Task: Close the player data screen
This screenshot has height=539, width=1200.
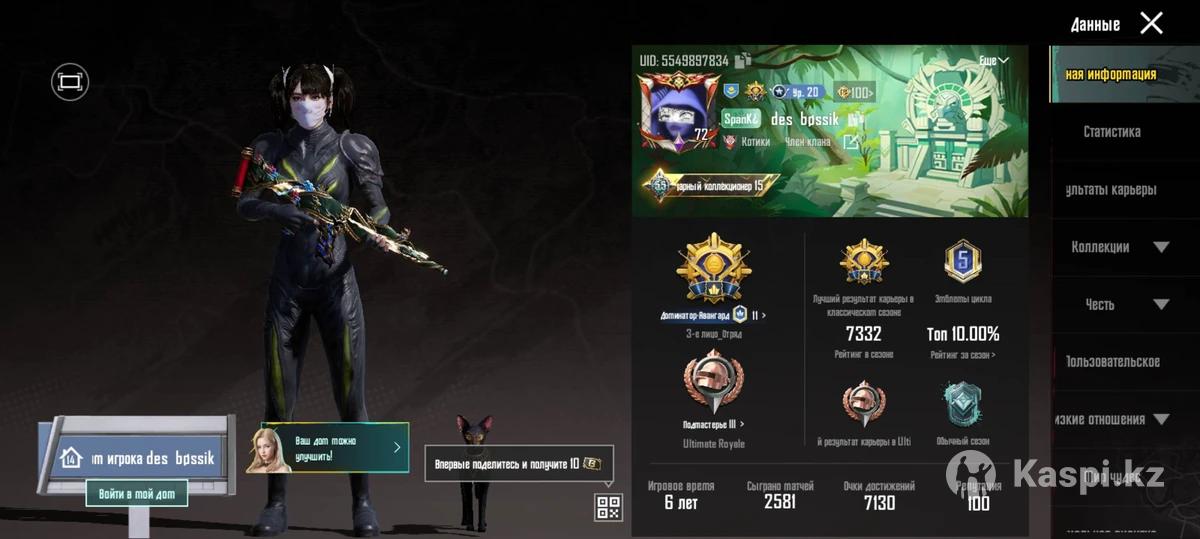Action: tap(1152, 23)
